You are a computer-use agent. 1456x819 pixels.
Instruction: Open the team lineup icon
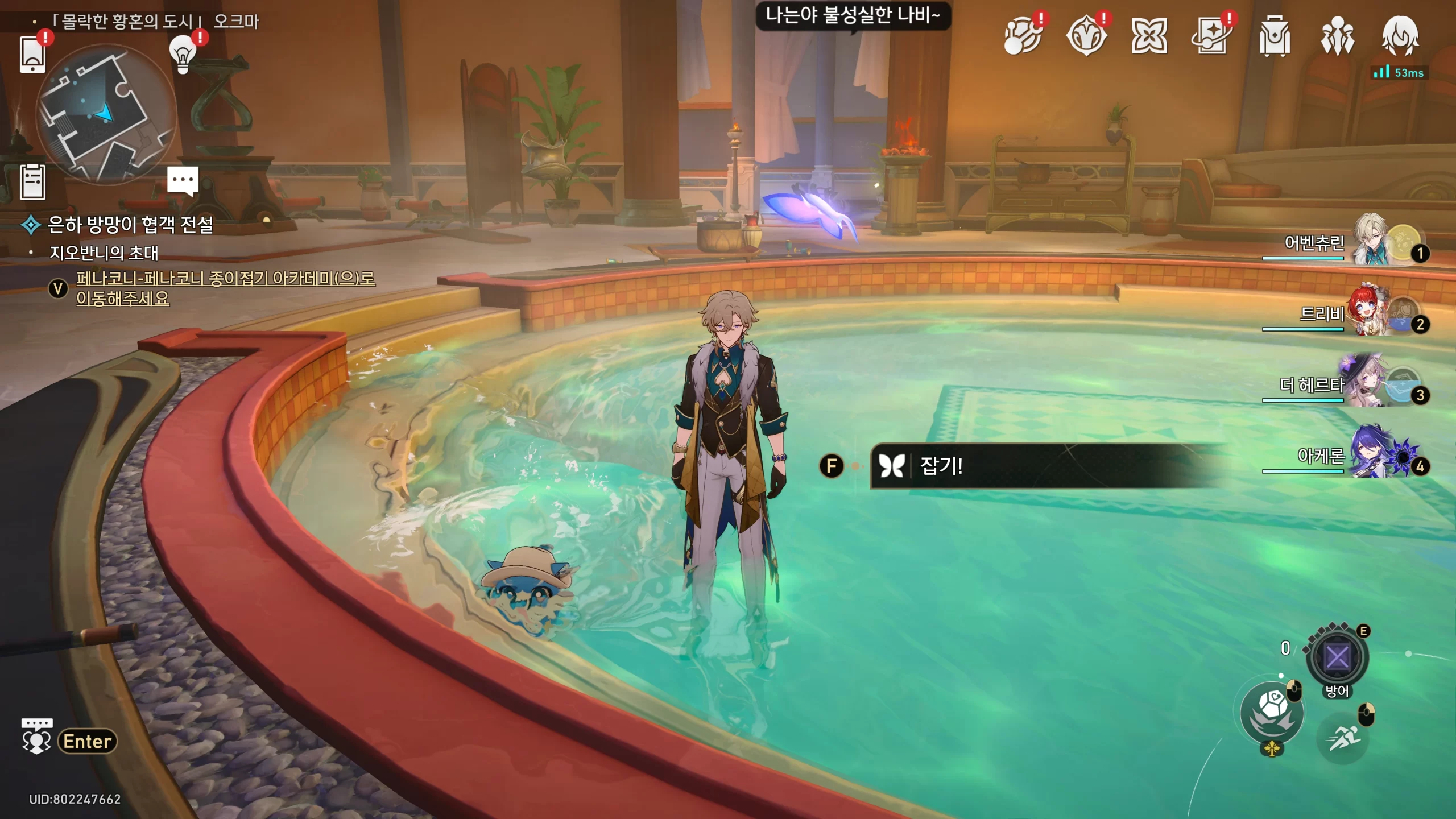point(1337,36)
